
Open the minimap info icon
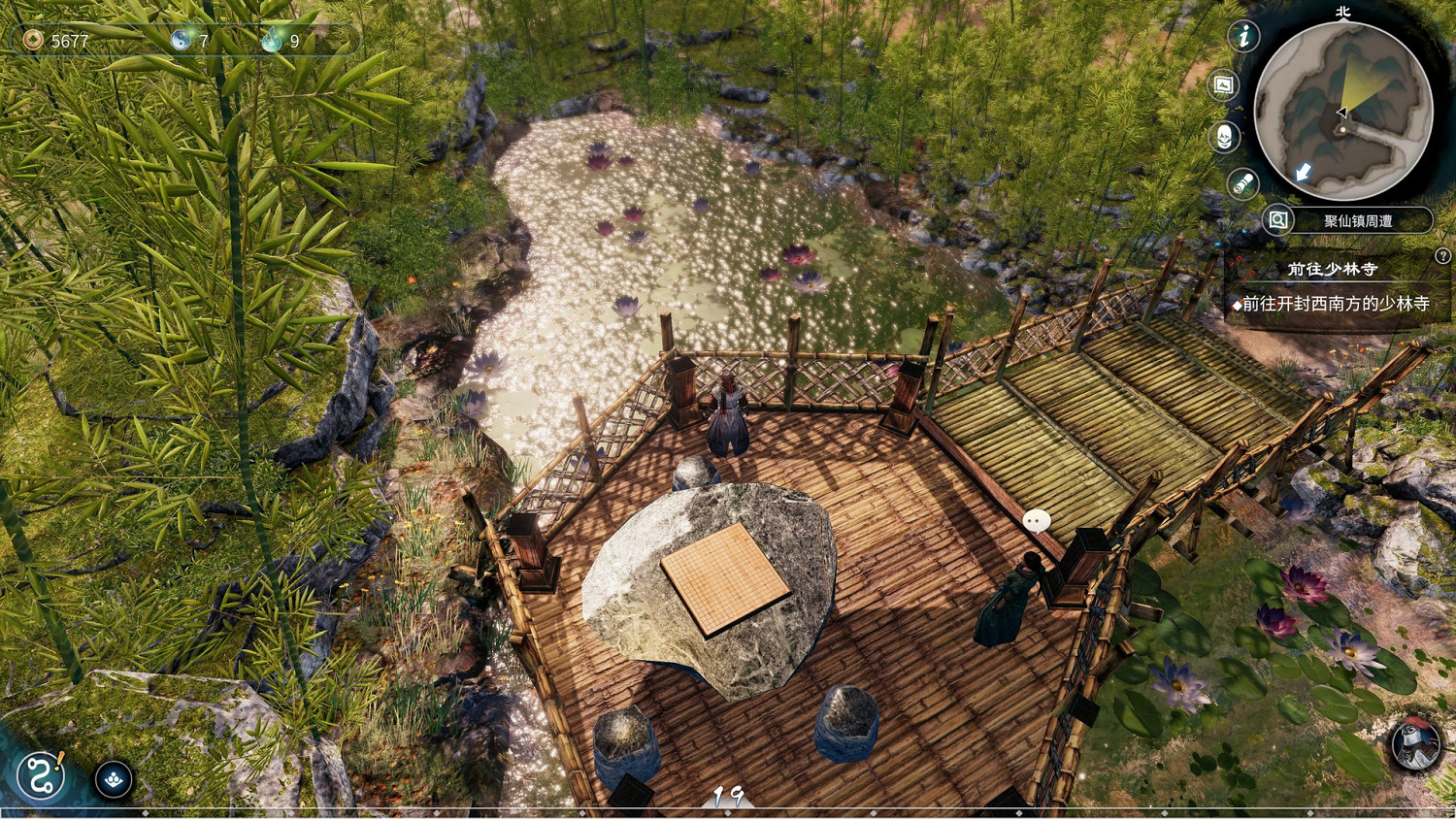(1243, 37)
